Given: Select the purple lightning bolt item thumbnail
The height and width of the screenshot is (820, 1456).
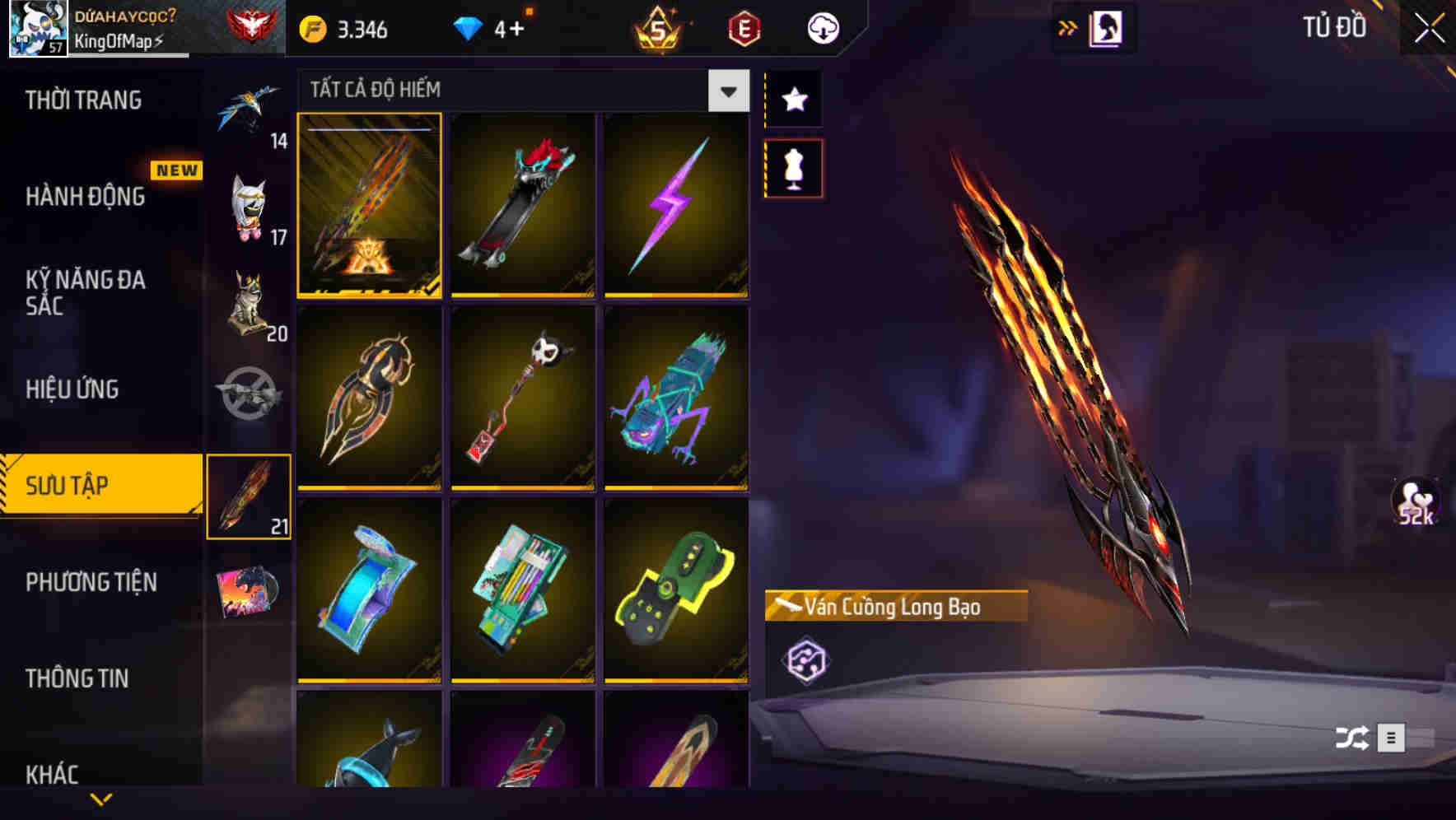Looking at the screenshot, I should tap(677, 205).
